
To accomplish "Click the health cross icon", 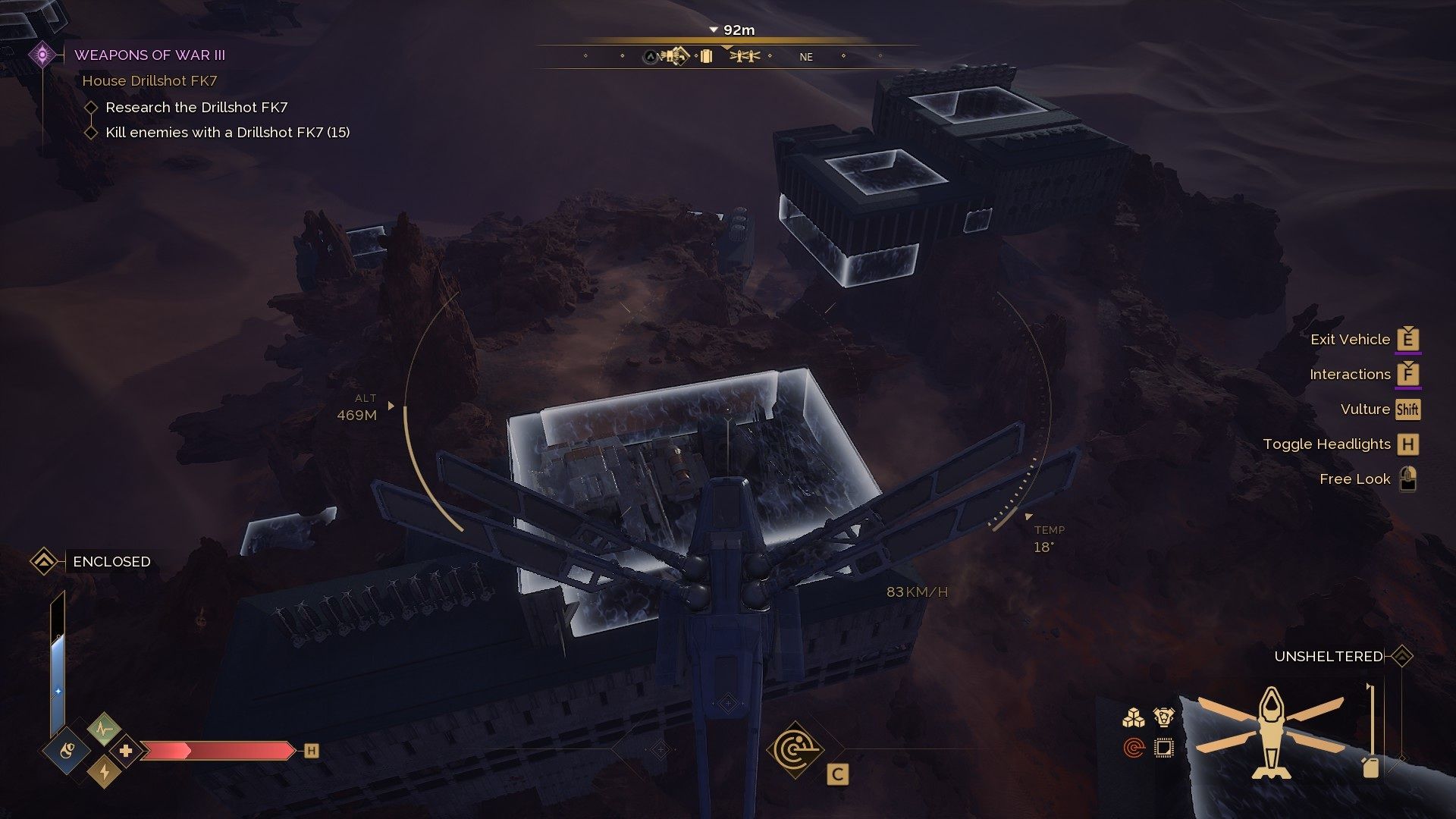I will tap(126, 752).
